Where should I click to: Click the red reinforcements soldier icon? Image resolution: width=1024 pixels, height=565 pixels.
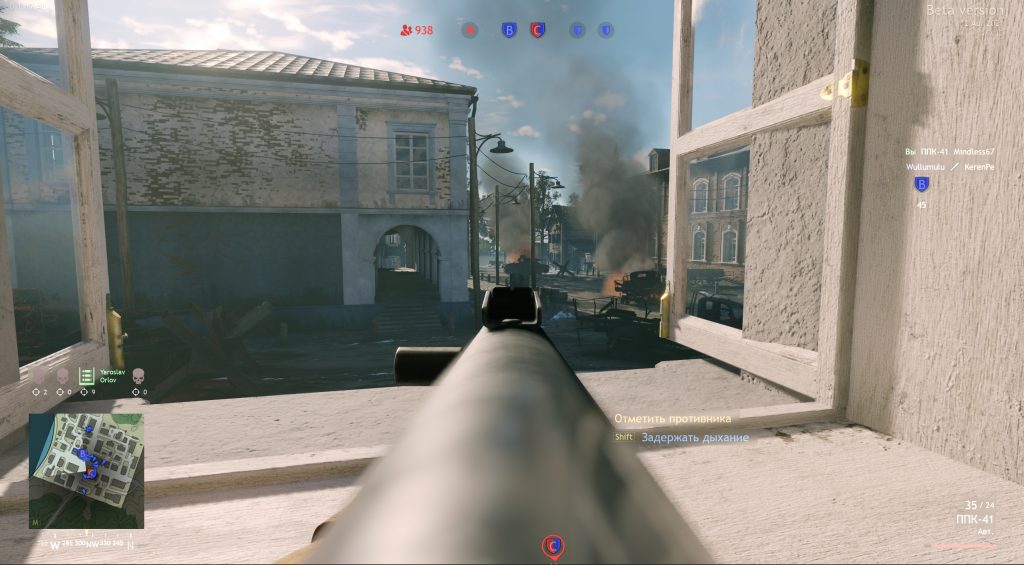[x=405, y=31]
